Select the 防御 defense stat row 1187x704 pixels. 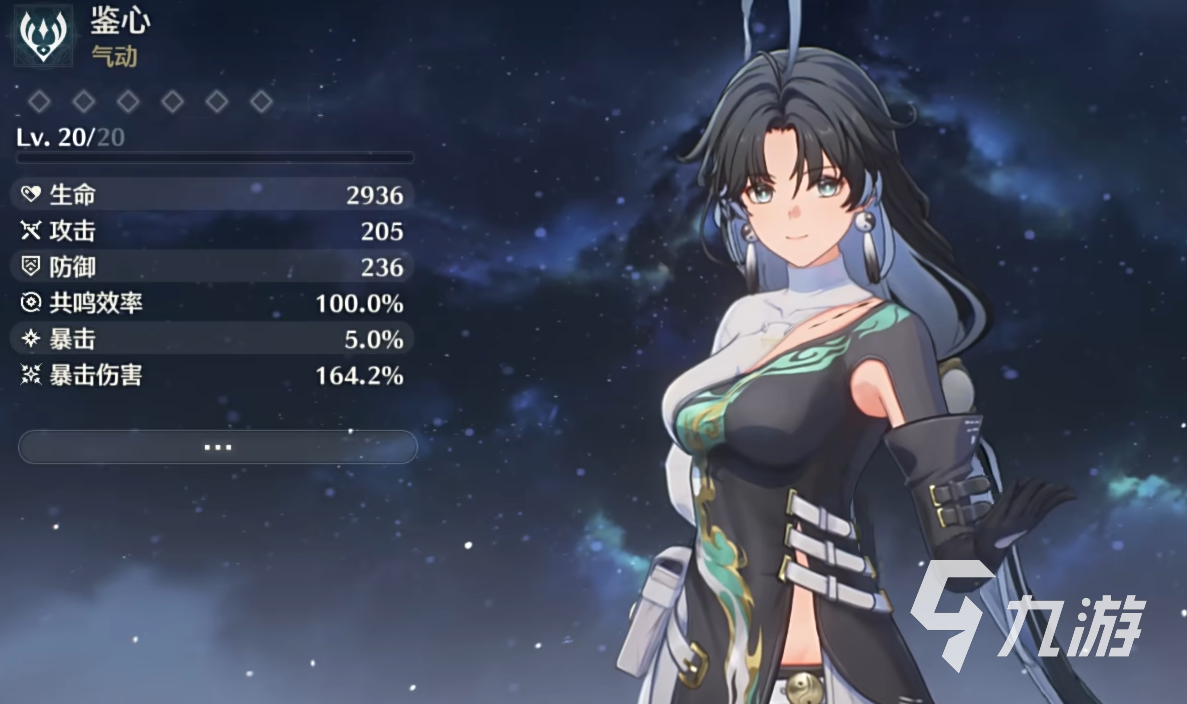click(x=212, y=267)
